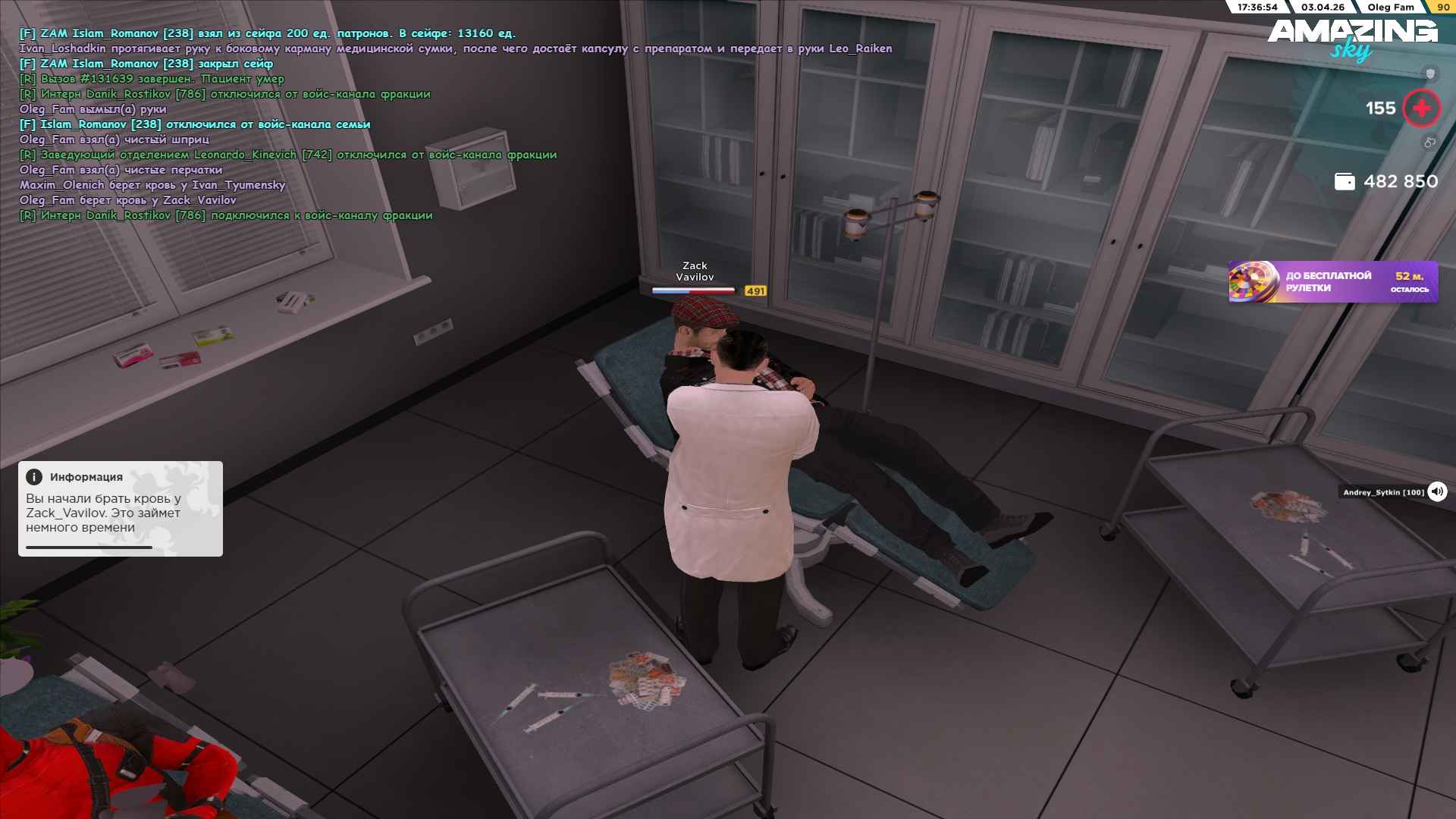The image size is (1456, 819).
Task: Select the wallet icon next to 482 850
Action: click(1344, 182)
